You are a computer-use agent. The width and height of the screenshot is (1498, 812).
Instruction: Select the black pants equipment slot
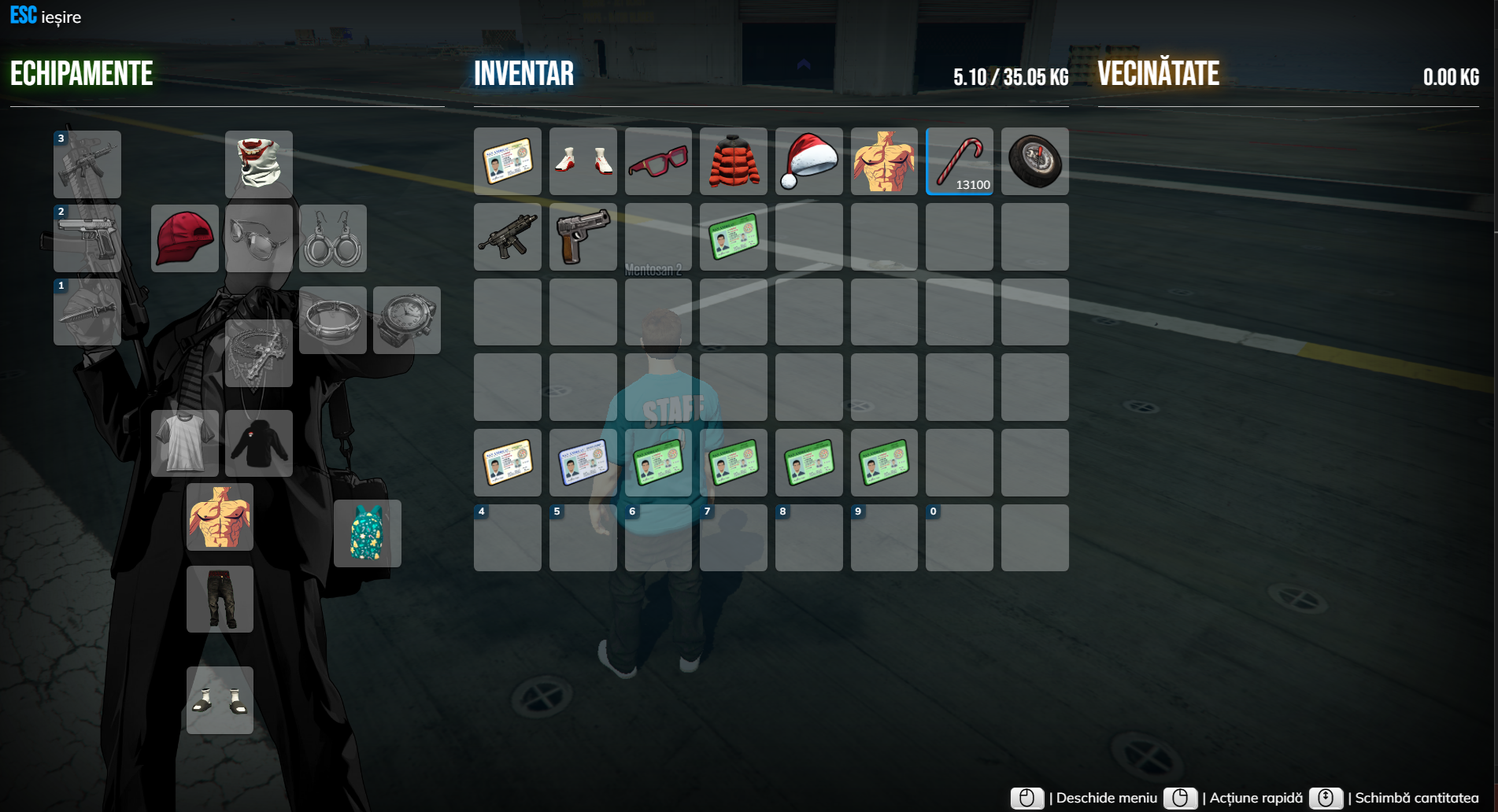(x=220, y=599)
